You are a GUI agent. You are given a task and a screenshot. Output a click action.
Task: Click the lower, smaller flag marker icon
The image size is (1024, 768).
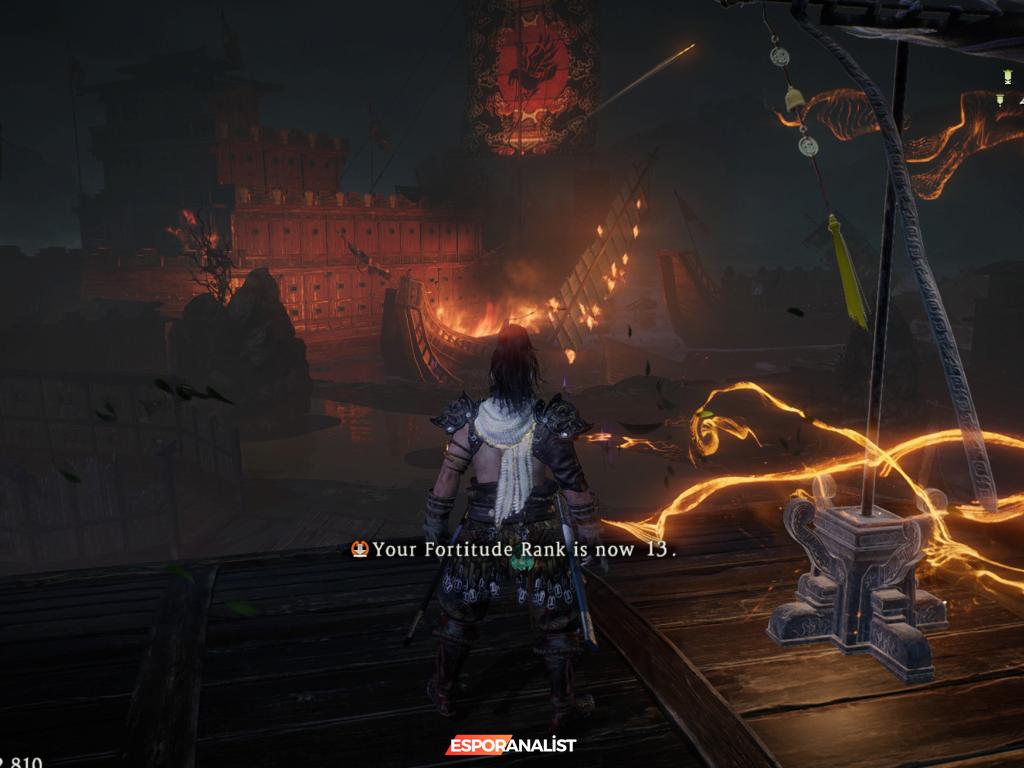coord(1000,99)
